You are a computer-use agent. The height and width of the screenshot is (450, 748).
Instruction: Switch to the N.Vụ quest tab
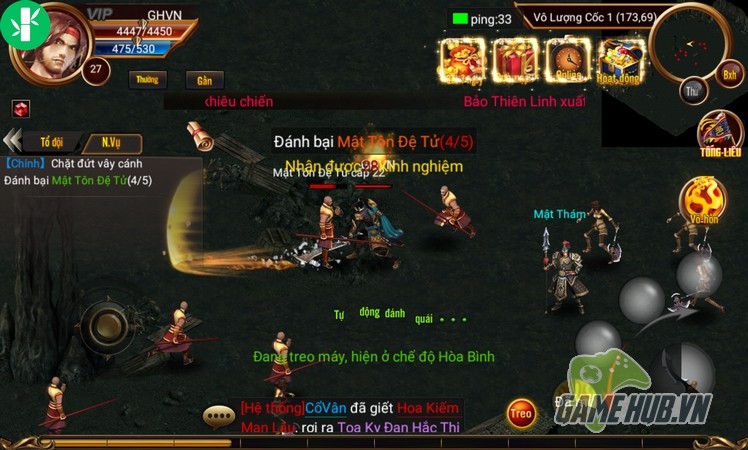(x=111, y=142)
